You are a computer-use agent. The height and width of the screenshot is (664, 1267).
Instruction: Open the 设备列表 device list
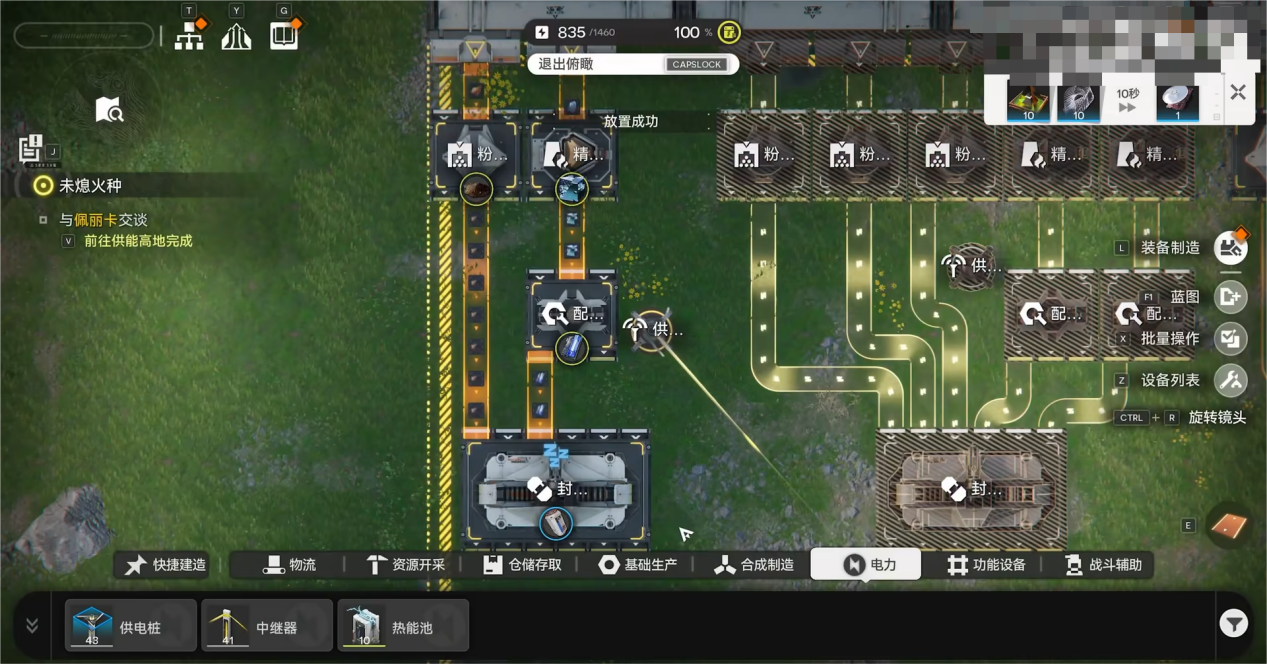point(1231,380)
